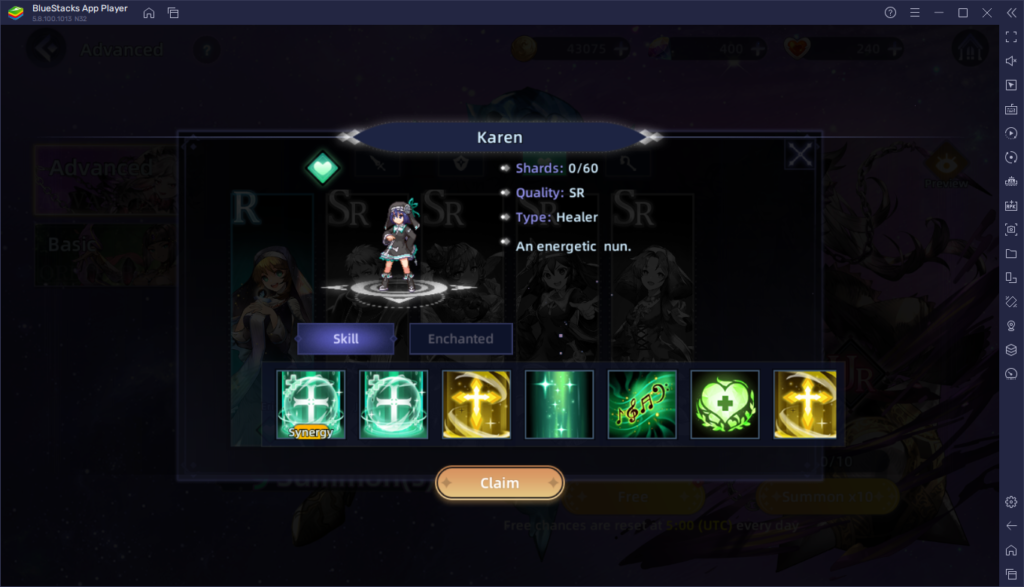
Task: Minimize the BlueStacks window
Action: 939,12
